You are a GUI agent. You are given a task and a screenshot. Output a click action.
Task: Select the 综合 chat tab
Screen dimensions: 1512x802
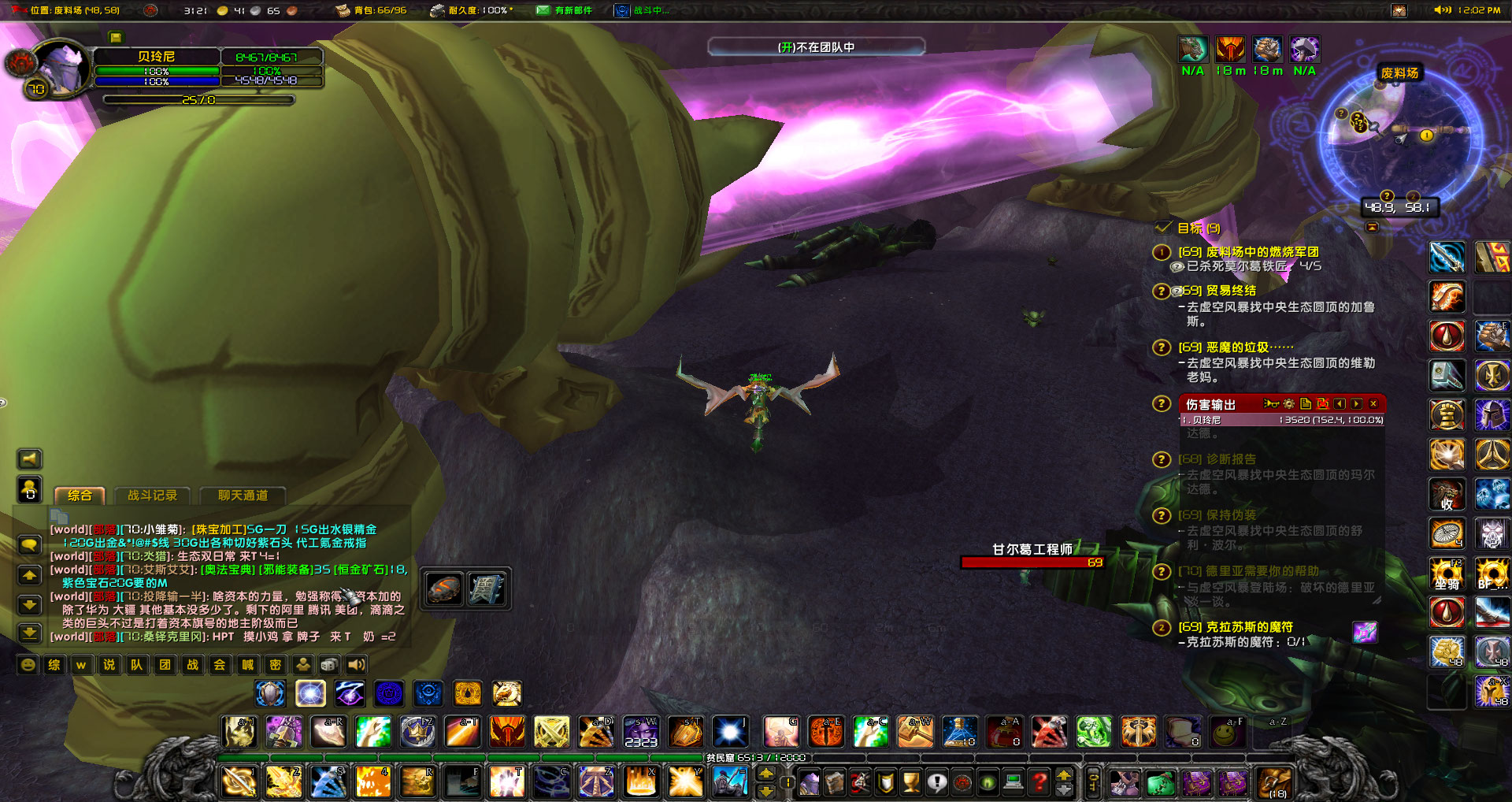(x=80, y=496)
